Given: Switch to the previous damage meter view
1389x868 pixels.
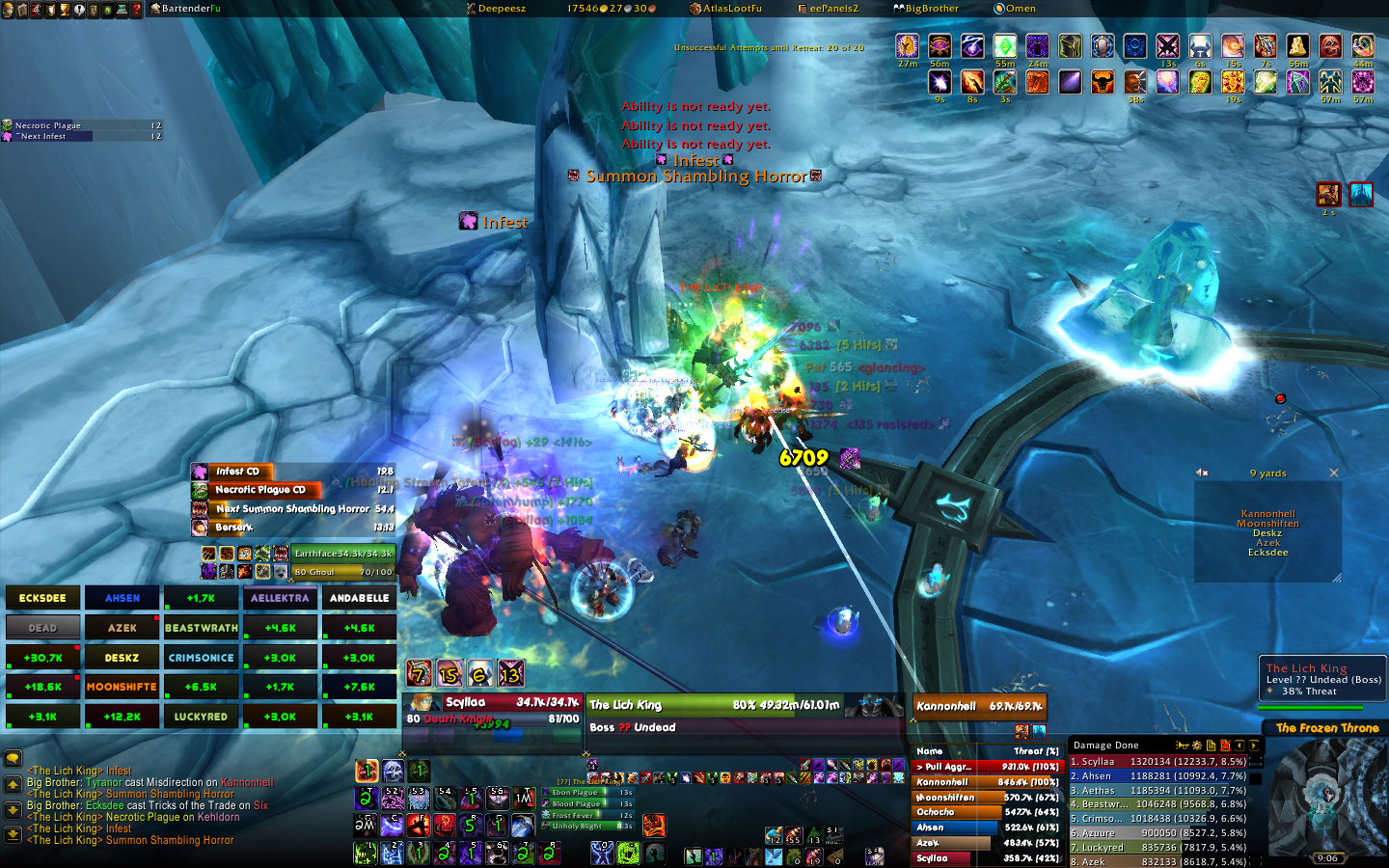Looking at the screenshot, I should tap(1239, 746).
